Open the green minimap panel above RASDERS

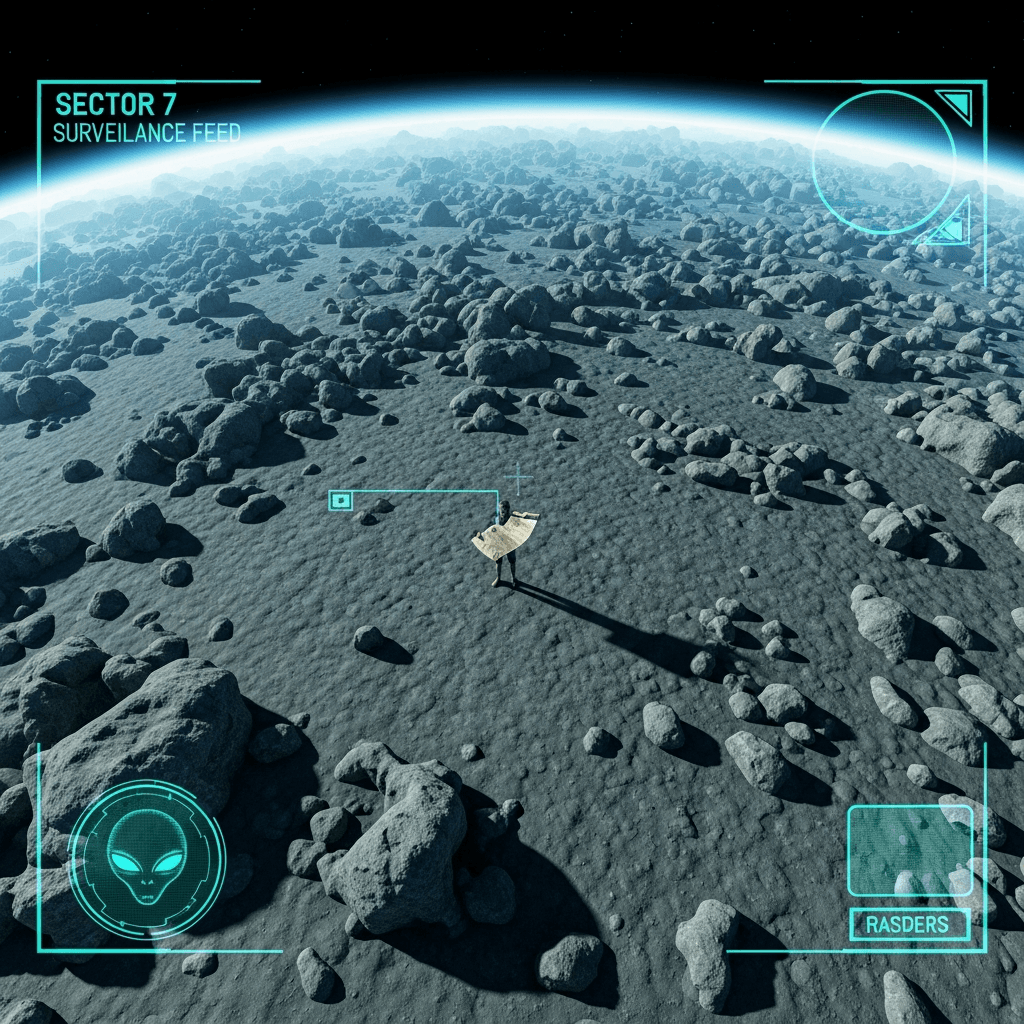coord(910,850)
